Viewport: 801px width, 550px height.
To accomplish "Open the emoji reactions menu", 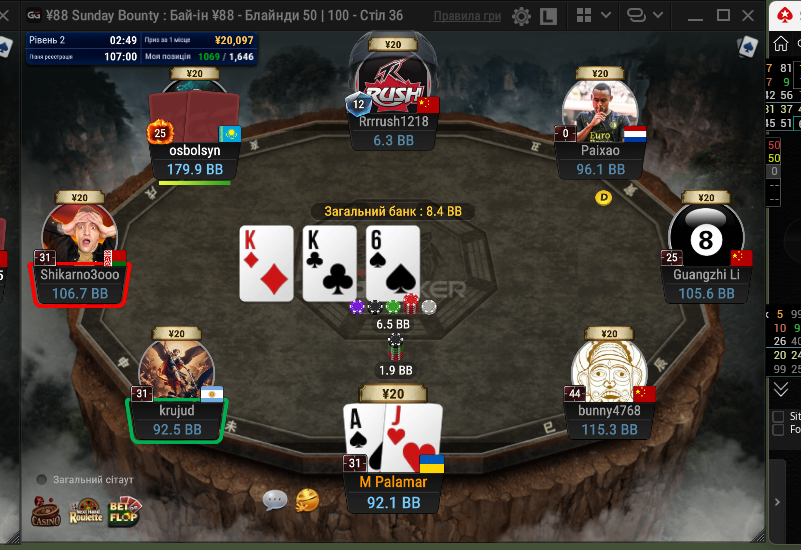I will pos(307,499).
